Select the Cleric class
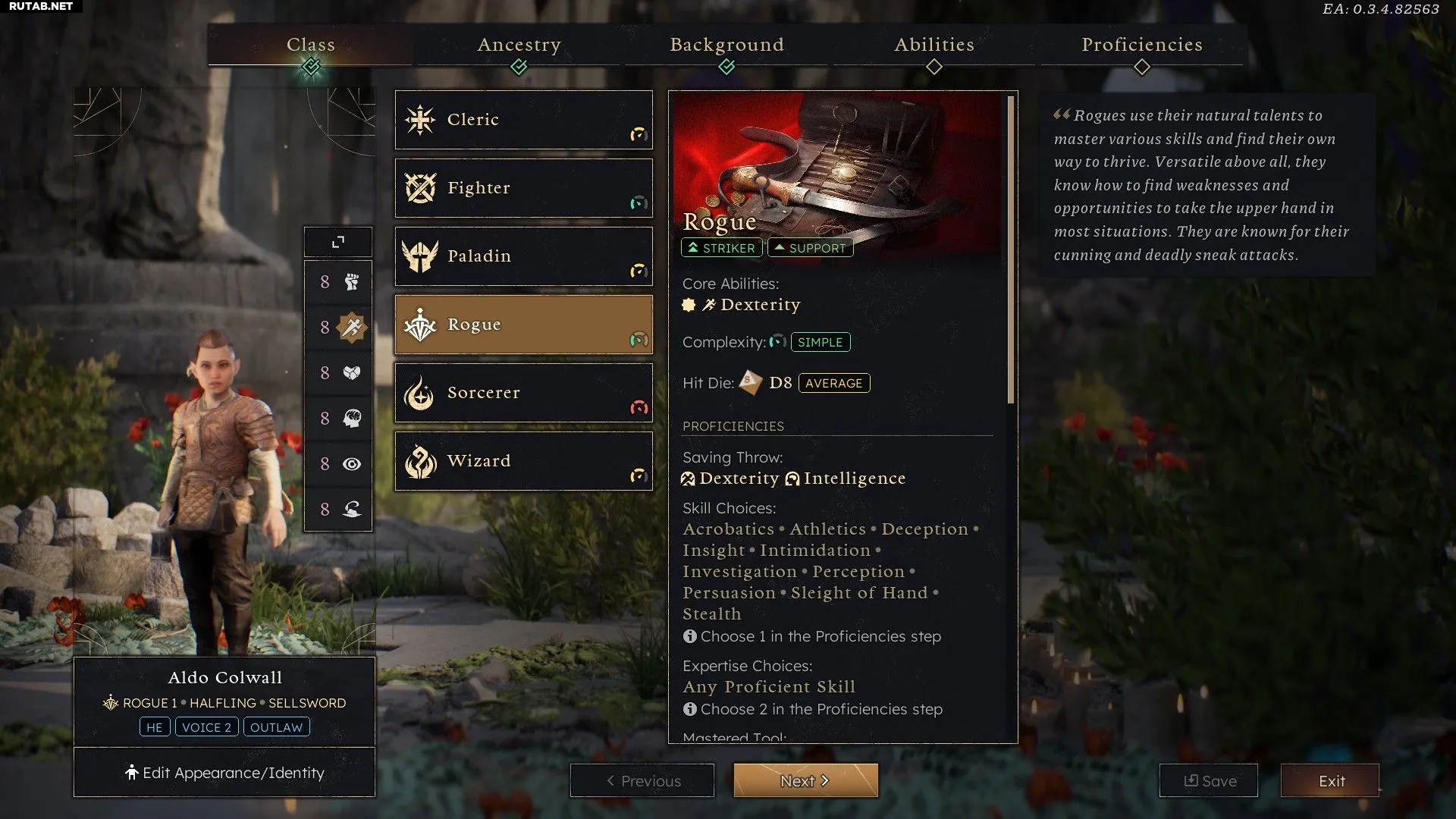Image resolution: width=1456 pixels, height=819 pixels. [x=523, y=120]
